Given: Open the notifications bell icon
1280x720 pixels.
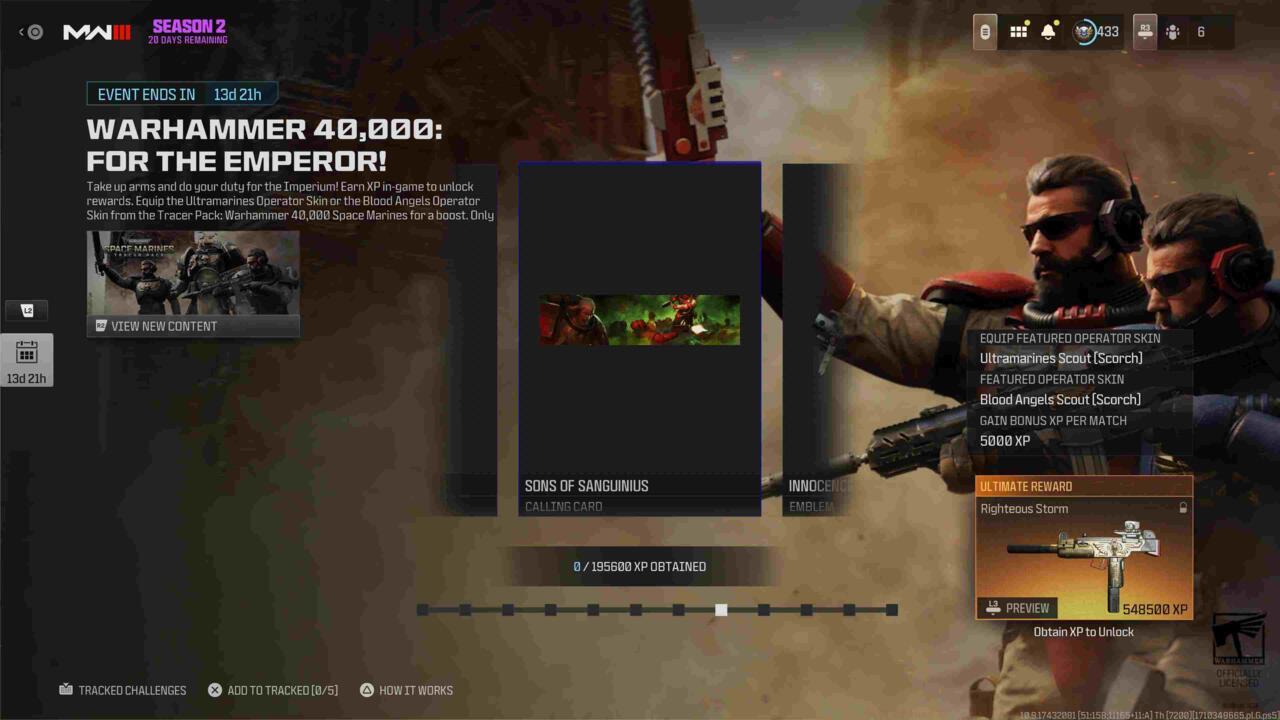Looking at the screenshot, I should pyautogui.click(x=1046, y=31).
